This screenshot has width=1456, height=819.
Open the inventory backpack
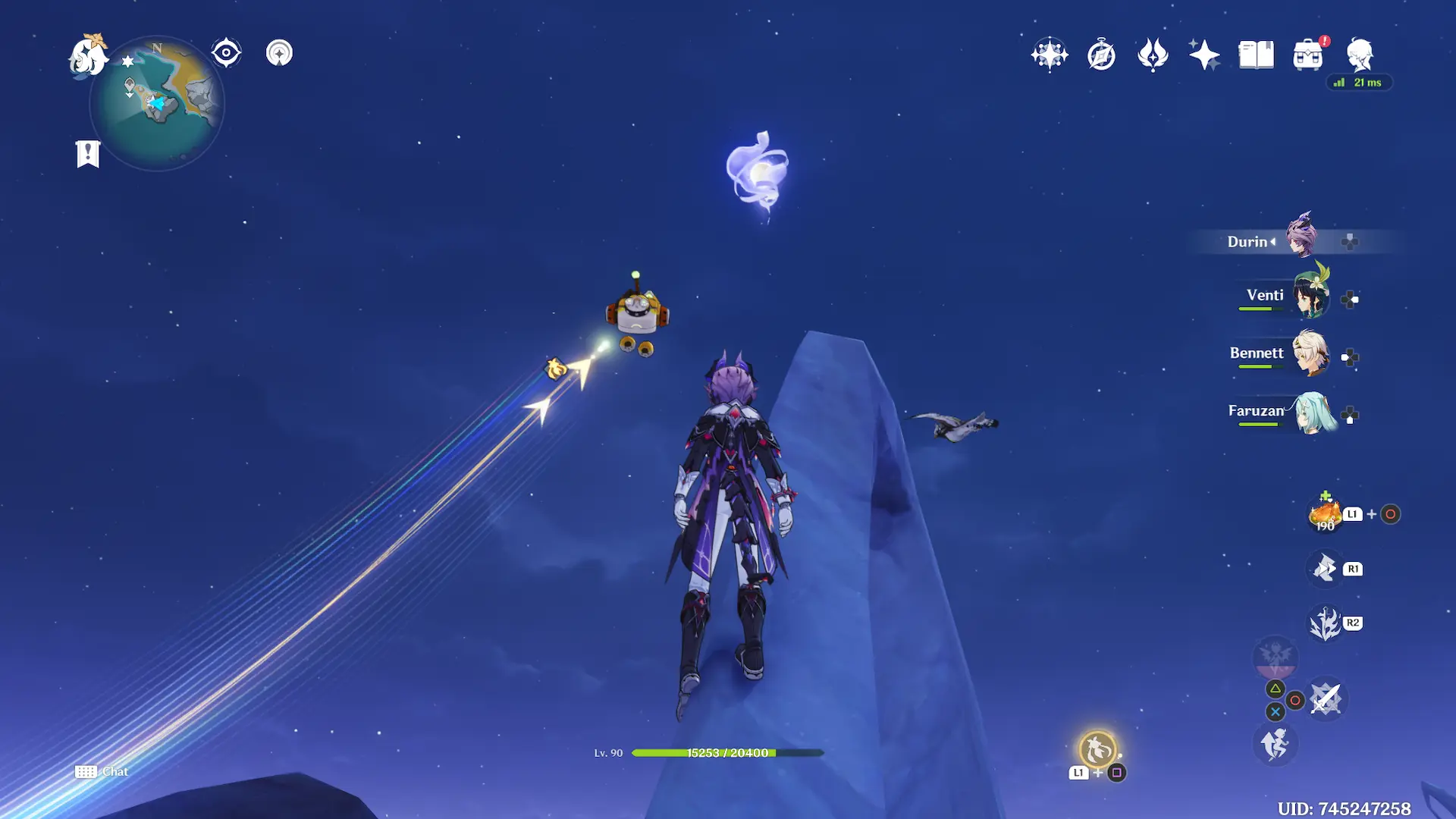click(1308, 55)
